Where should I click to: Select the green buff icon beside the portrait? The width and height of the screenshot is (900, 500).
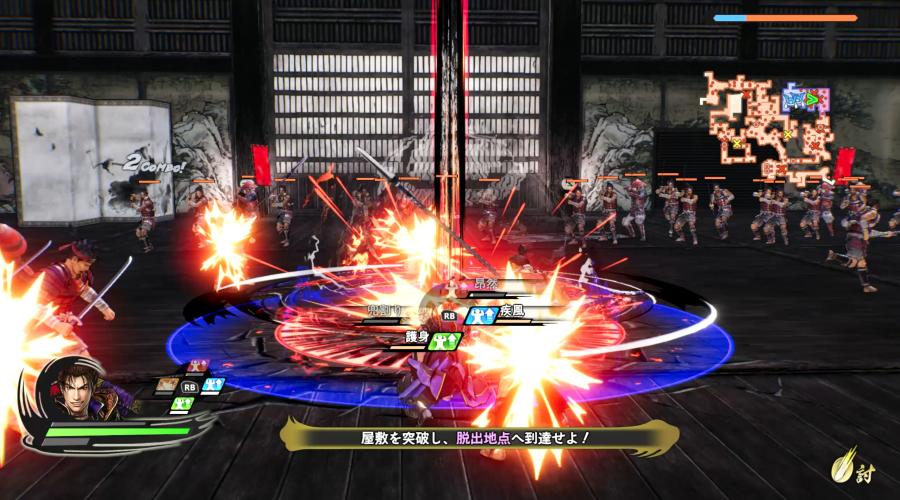point(181,403)
